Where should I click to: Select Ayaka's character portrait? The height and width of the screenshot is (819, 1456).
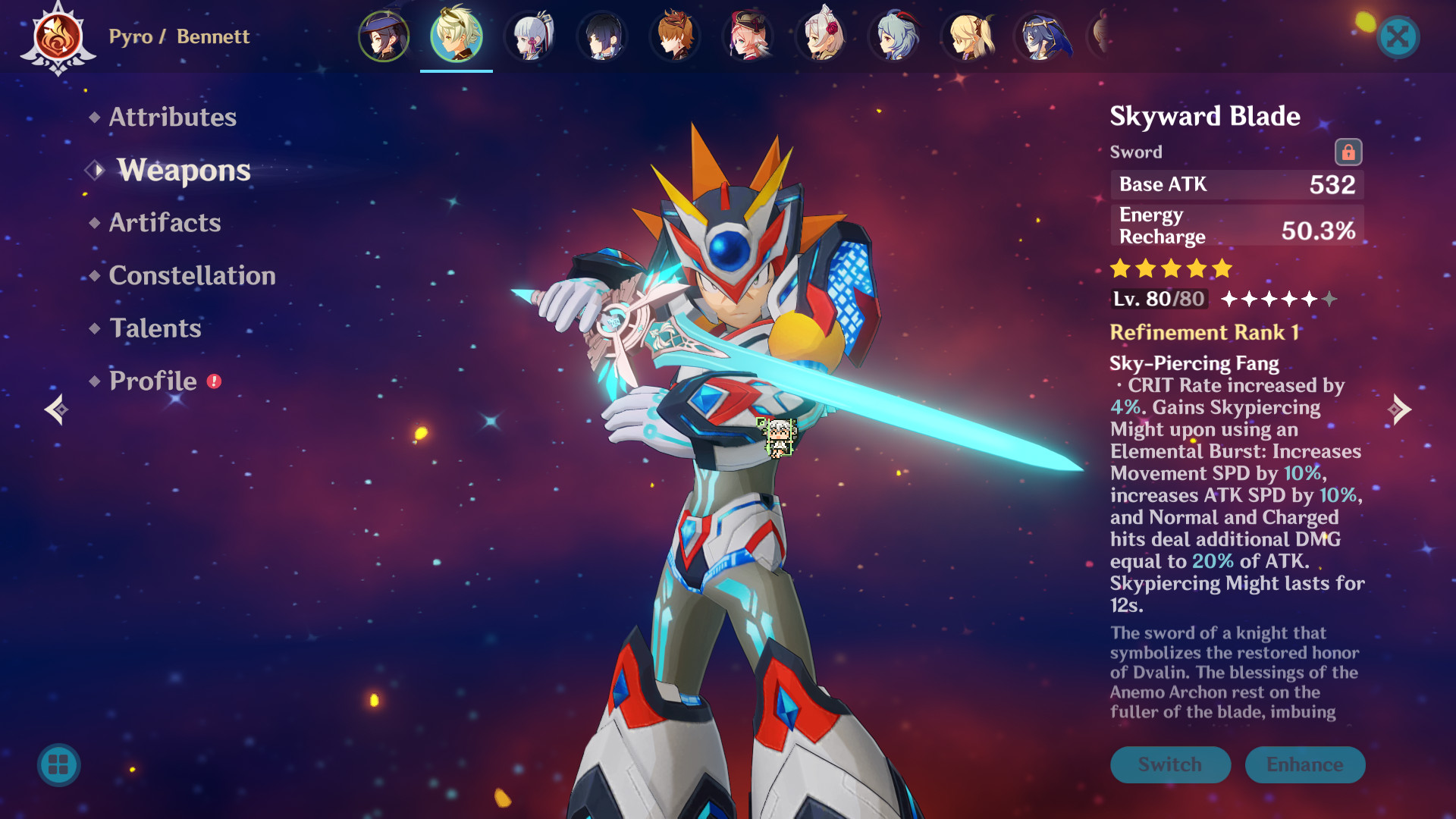tap(529, 36)
